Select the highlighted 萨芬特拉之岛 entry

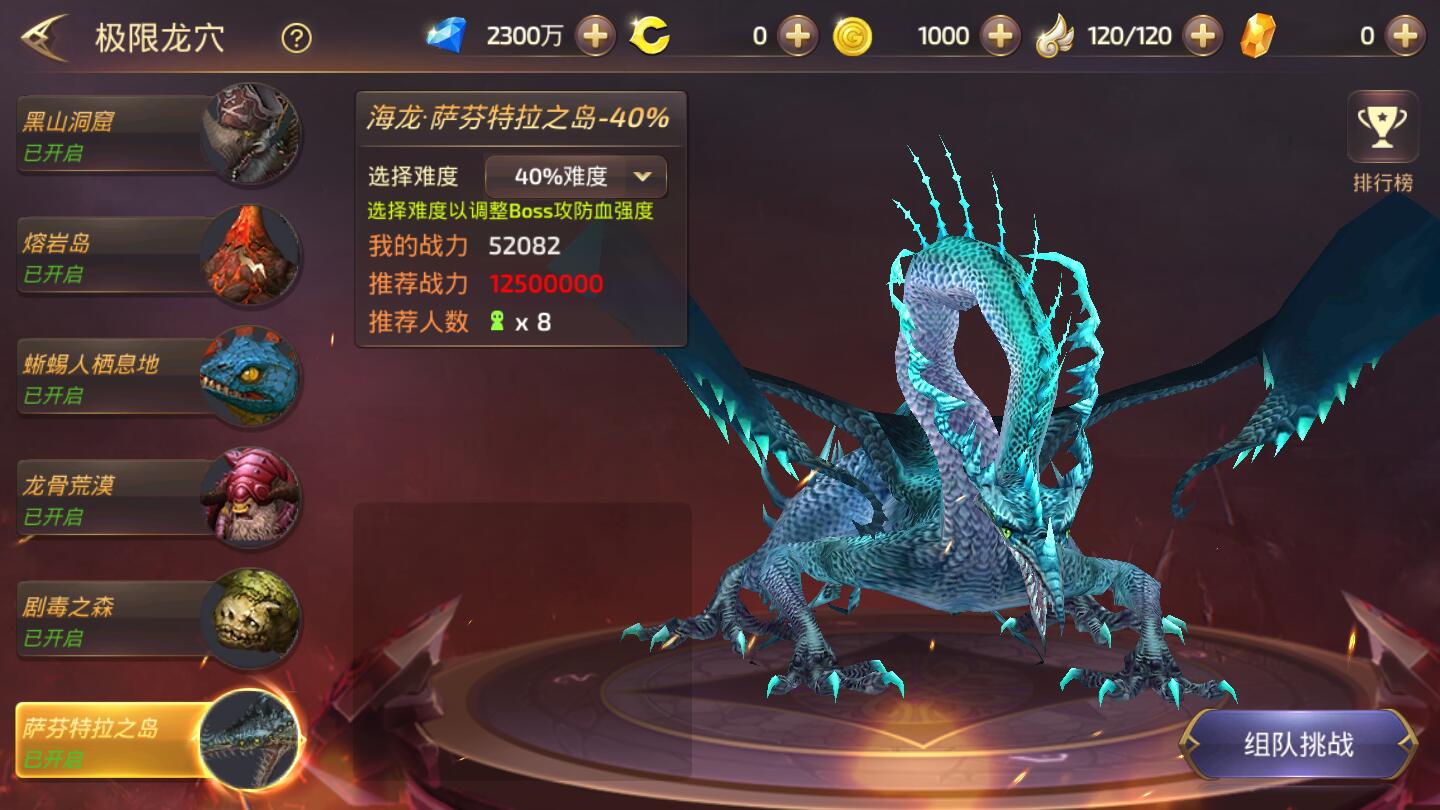(120, 743)
